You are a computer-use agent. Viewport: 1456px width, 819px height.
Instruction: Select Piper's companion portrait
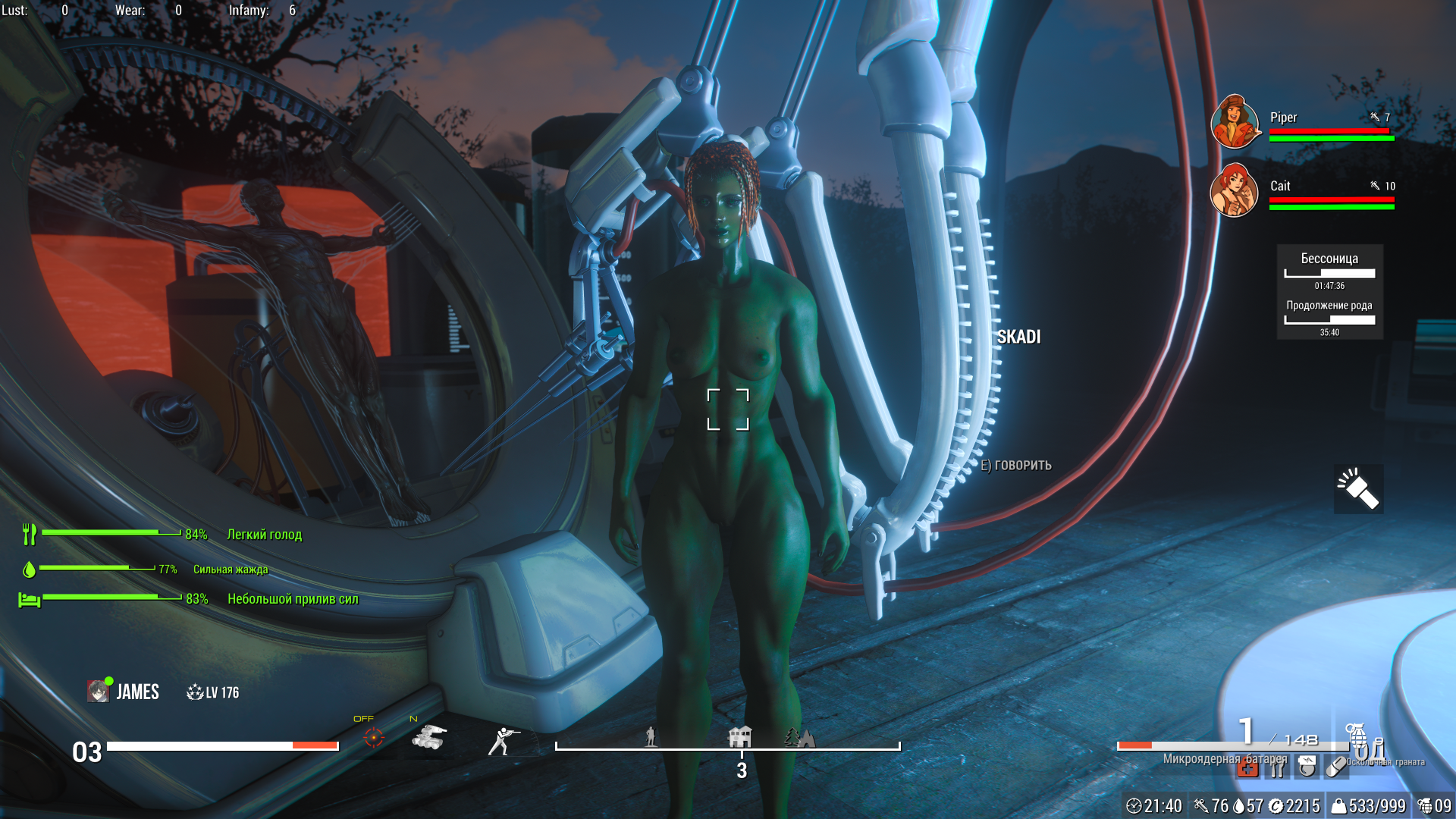point(1235,121)
